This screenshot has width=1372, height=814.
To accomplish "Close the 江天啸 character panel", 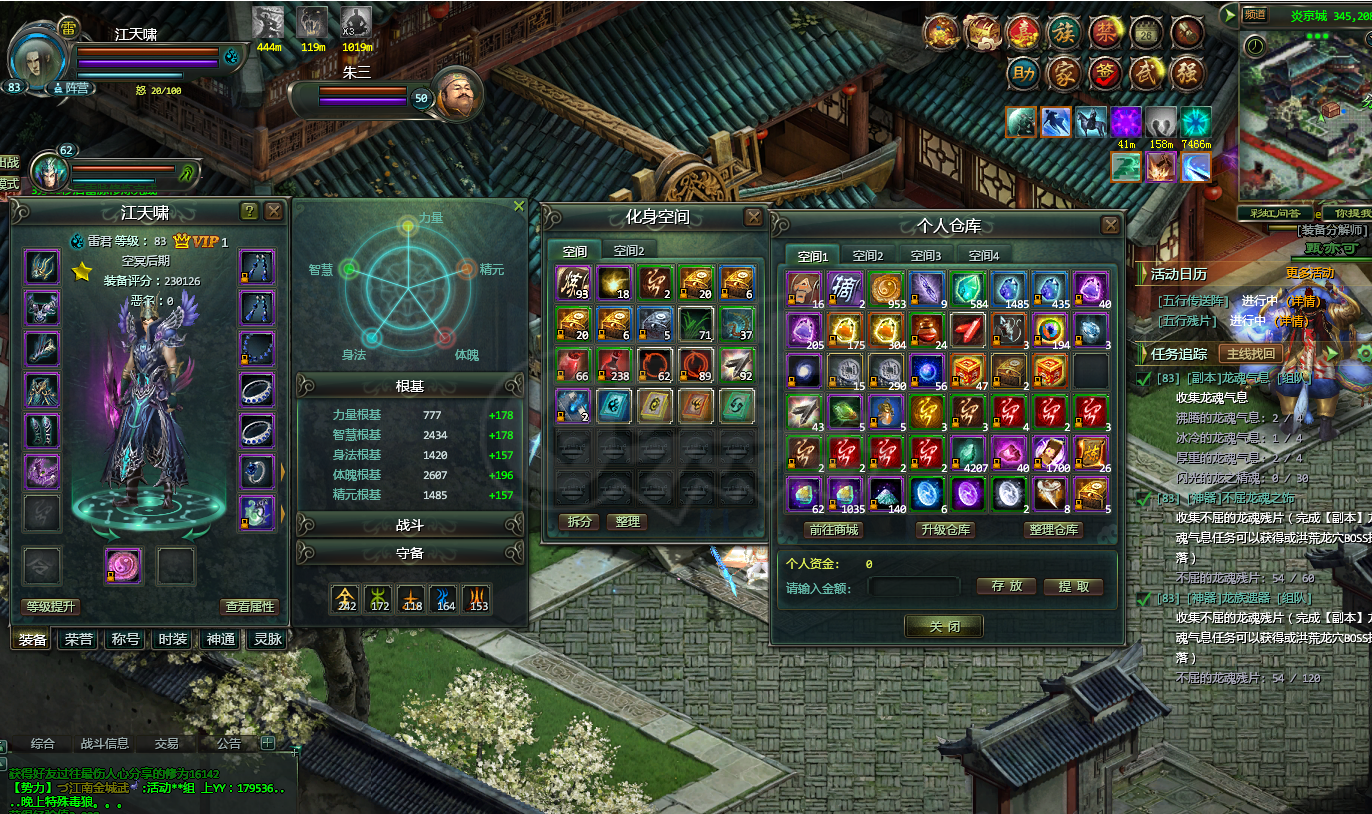I will 273,211.
